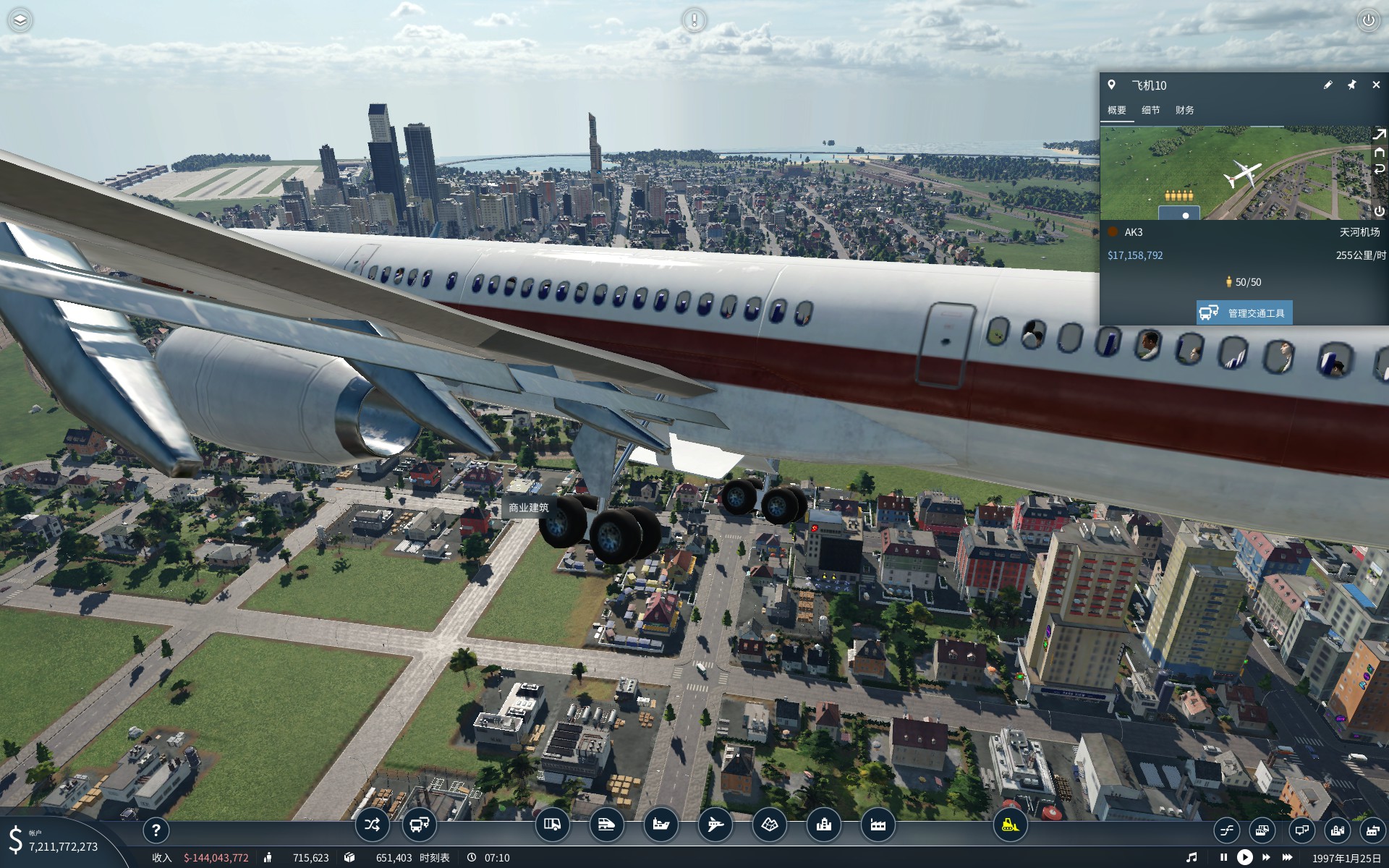Open the line manager crossing-arrows button
This screenshot has width=1389, height=868.
[x=372, y=825]
